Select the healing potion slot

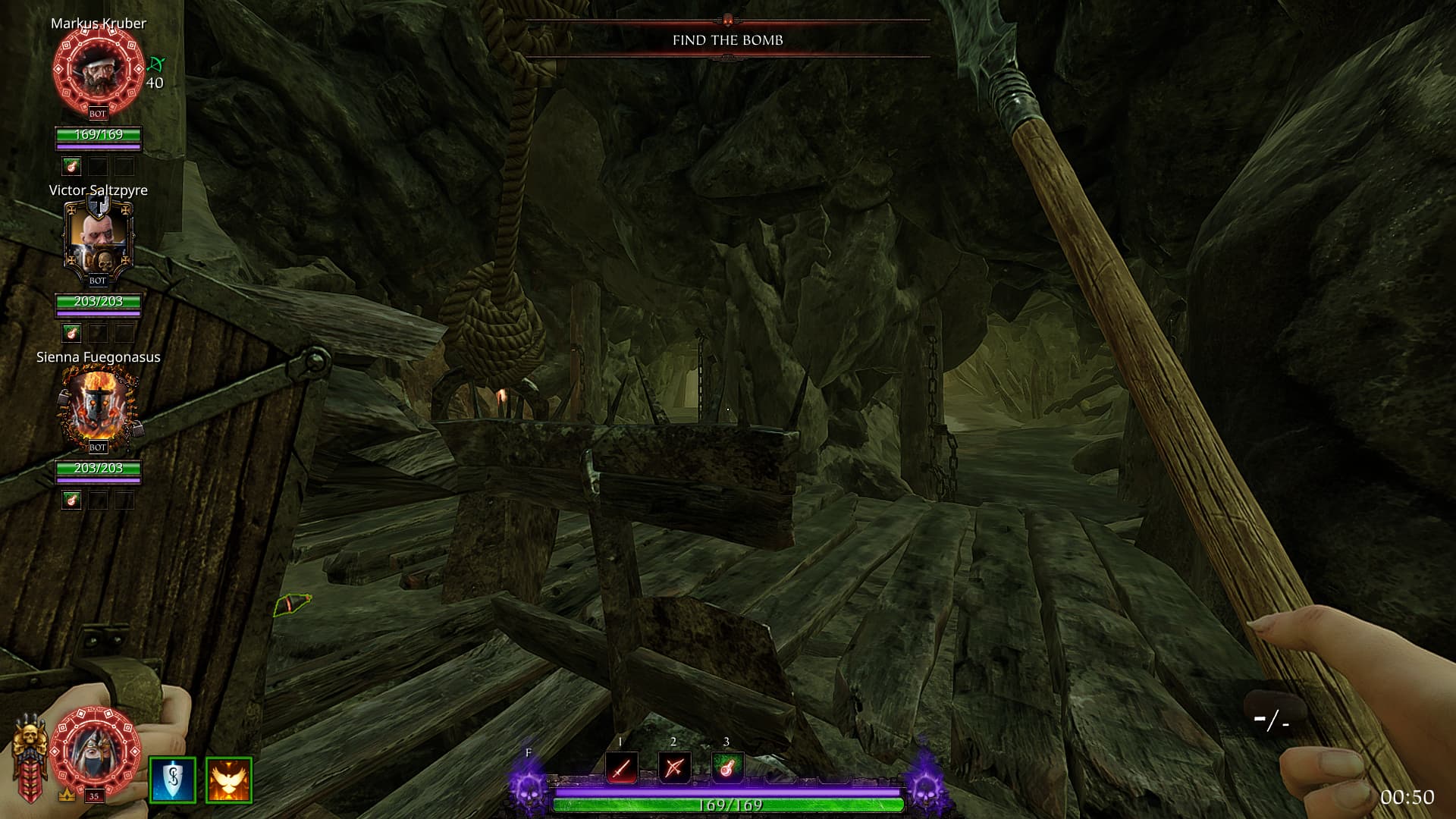726,768
